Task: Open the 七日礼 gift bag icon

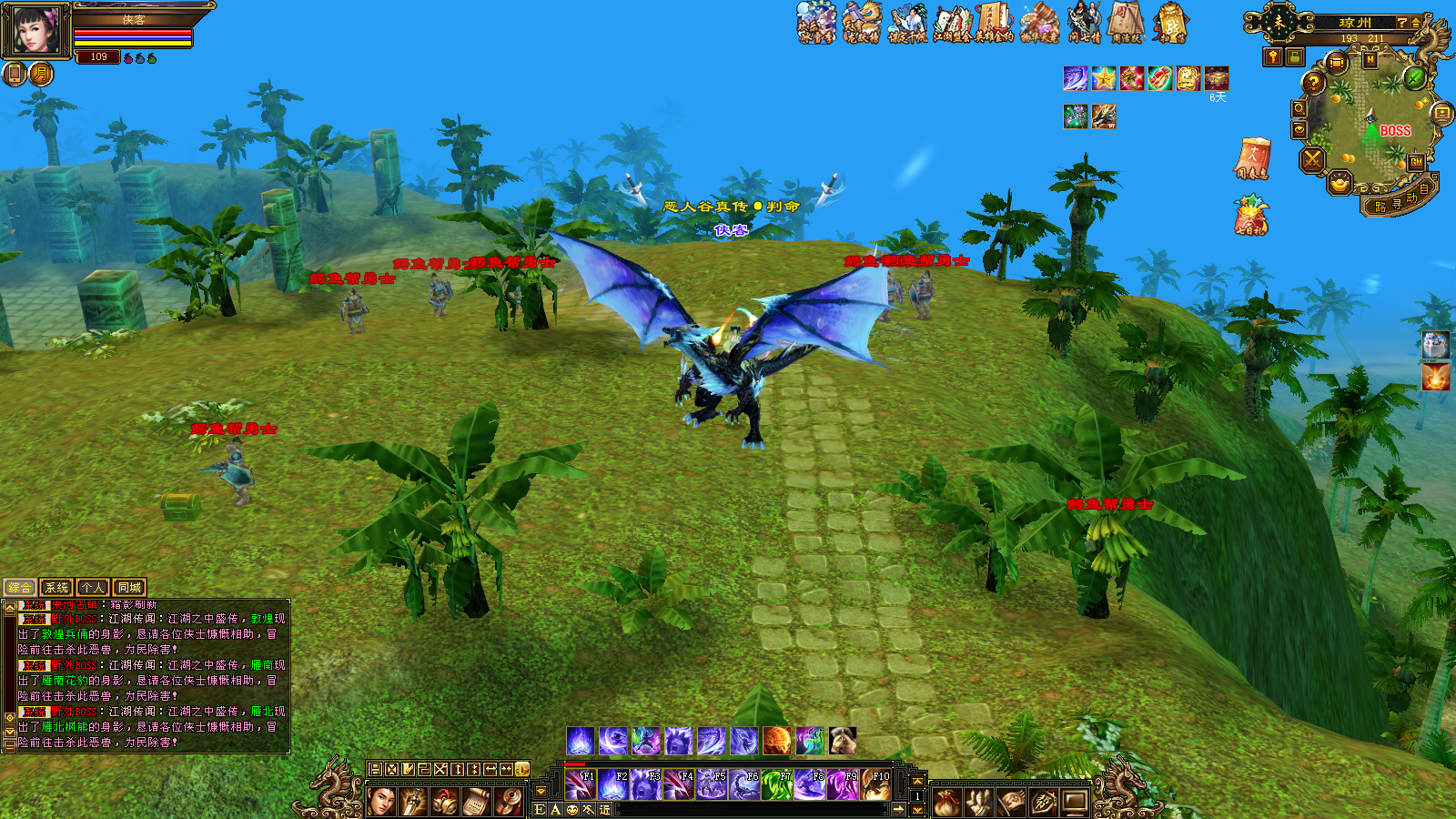Action: click(1250, 217)
